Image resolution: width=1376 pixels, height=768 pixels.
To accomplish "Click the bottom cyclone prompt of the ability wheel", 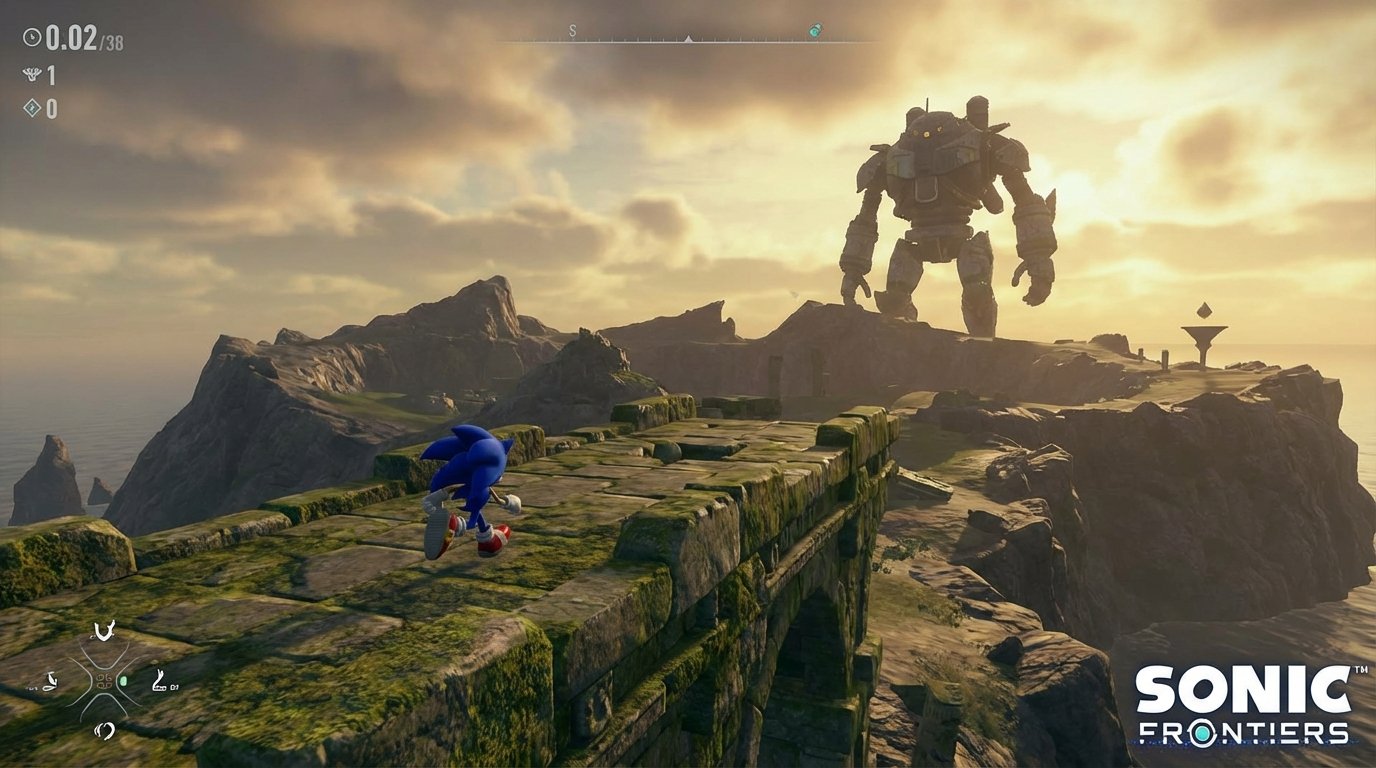I will [104, 730].
